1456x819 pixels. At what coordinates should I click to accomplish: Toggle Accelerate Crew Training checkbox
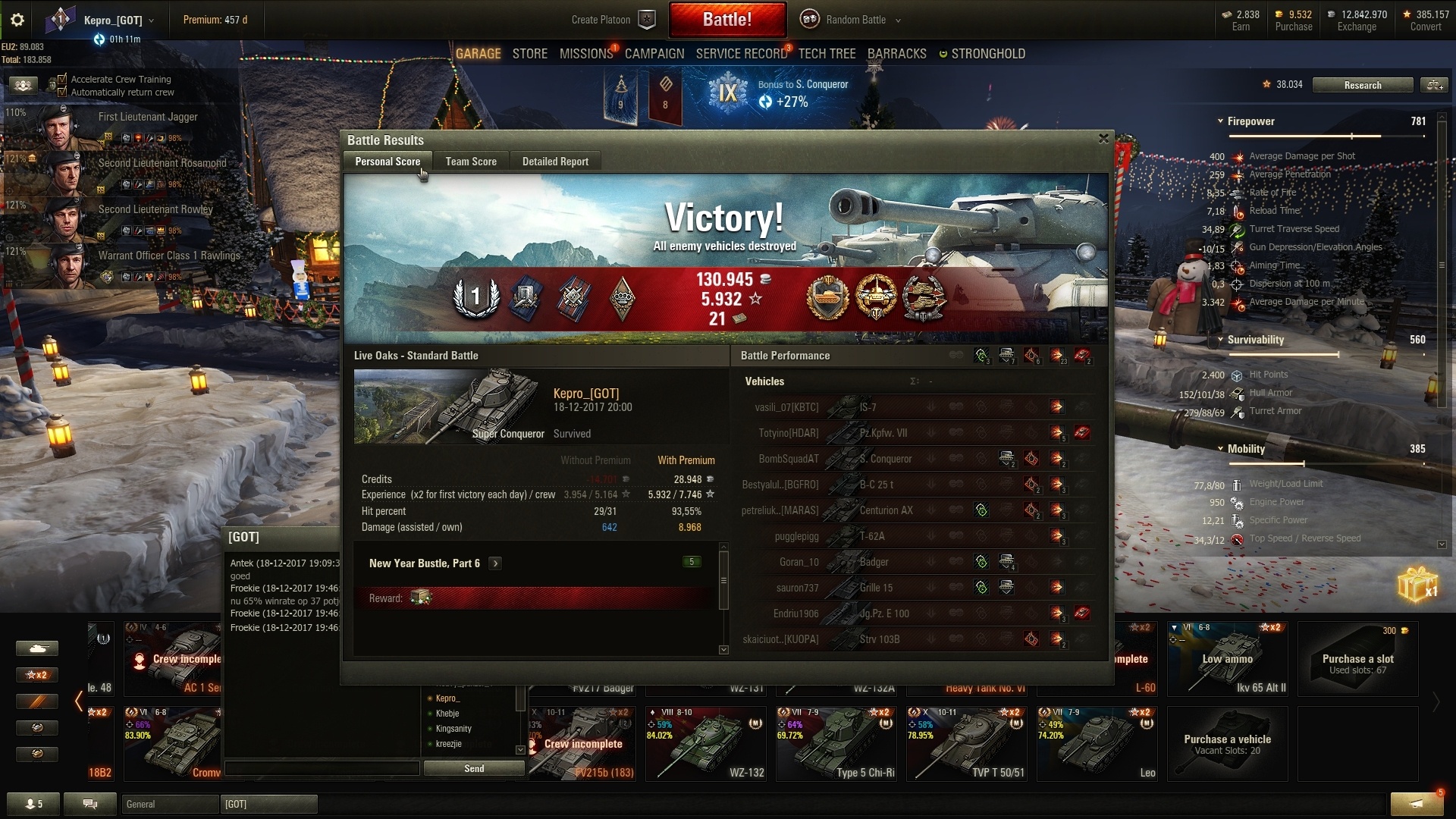click(63, 79)
